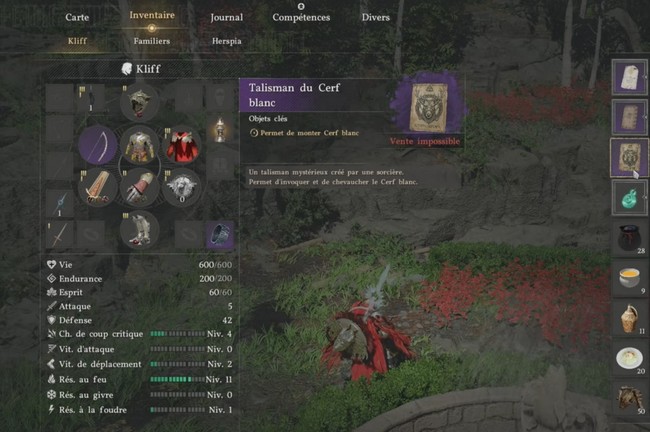The height and width of the screenshot is (432, 650).
Task: Select the chest armor slot
Action: (140, 146)
